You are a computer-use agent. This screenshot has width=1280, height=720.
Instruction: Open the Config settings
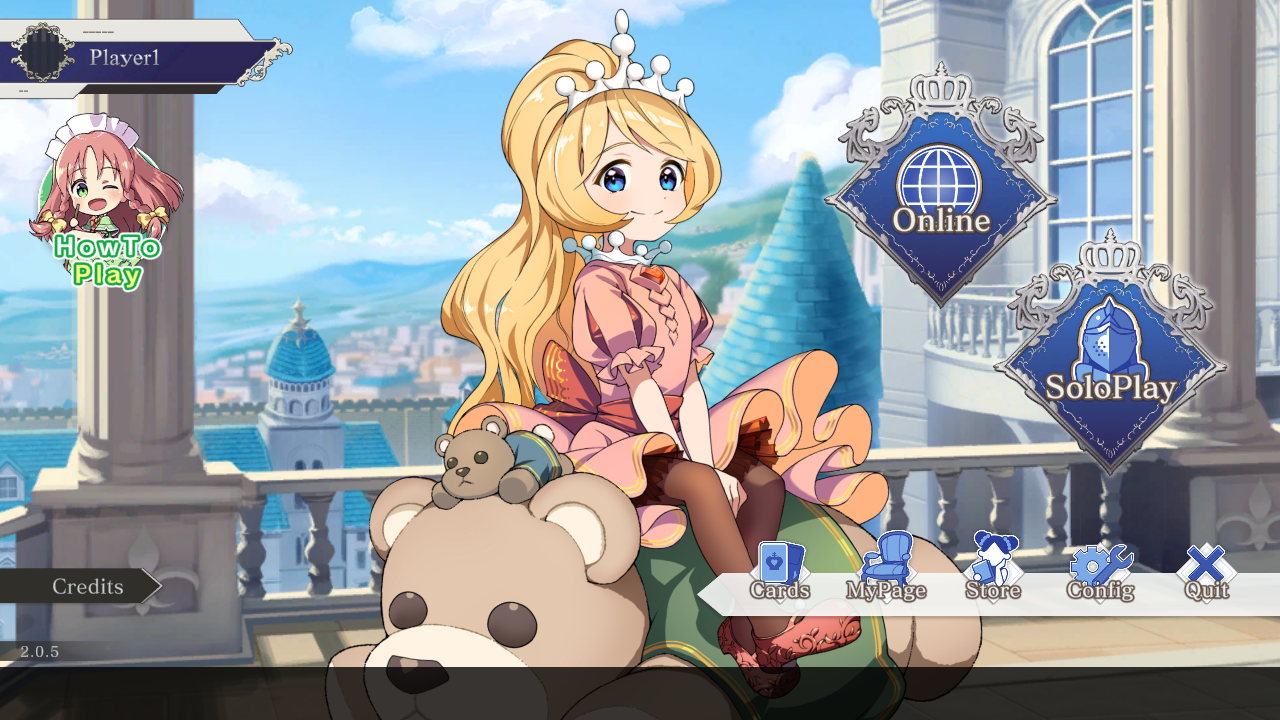pos(1100,572)
